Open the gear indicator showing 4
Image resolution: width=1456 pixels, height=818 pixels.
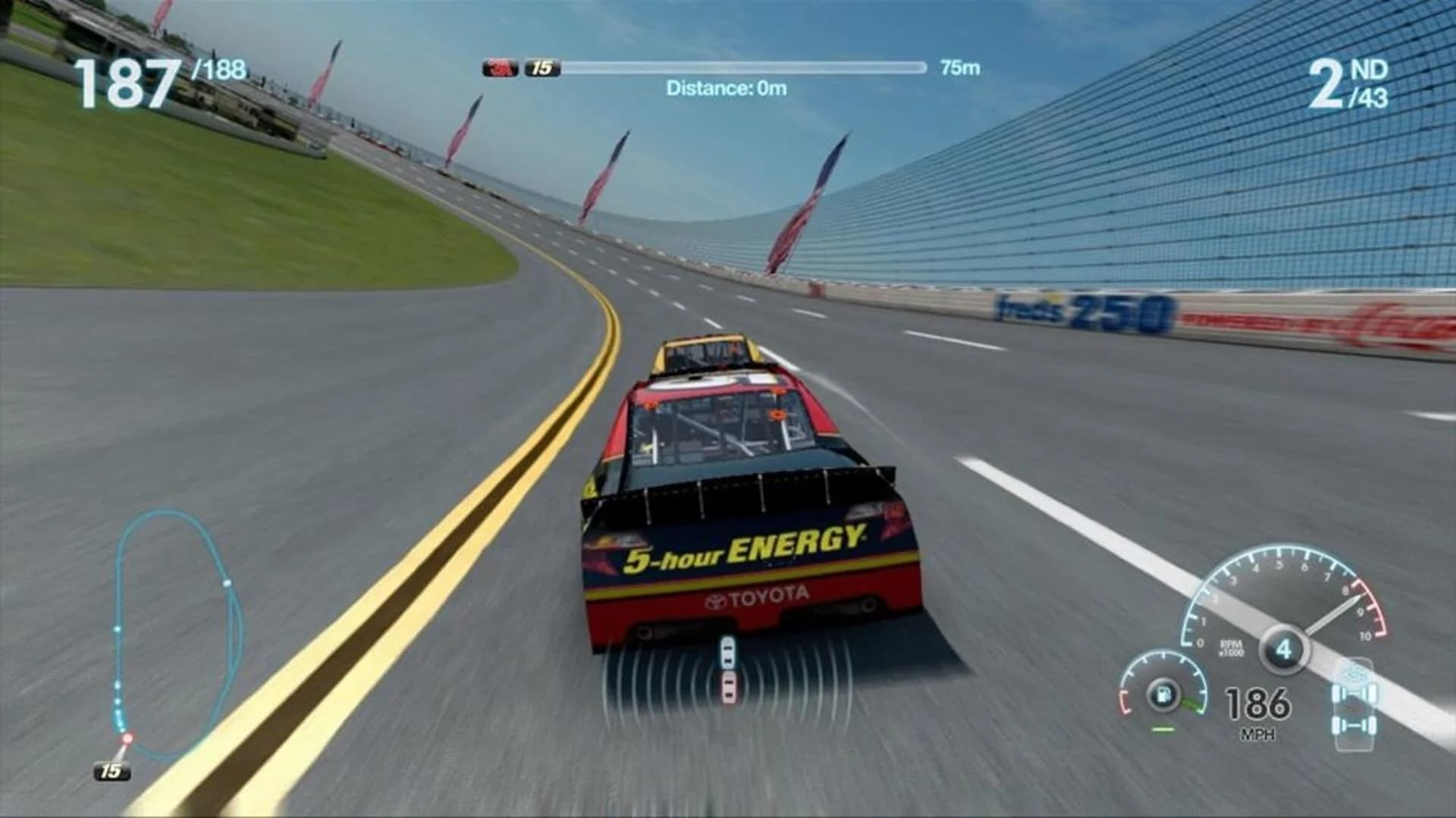tap(1284, 649)
